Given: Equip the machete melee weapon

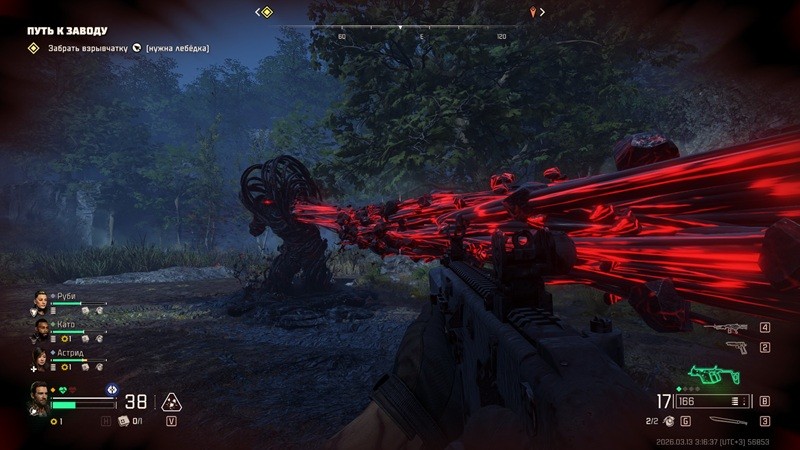Looking at the screenshot, I should point(727,421).
